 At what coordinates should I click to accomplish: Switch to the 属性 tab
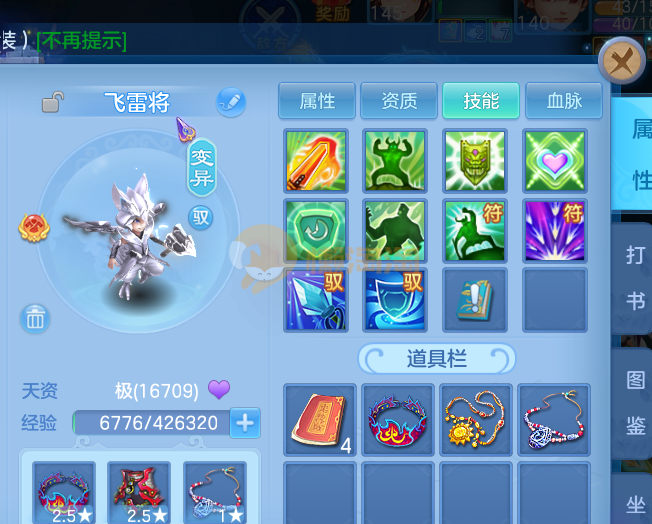317,101
